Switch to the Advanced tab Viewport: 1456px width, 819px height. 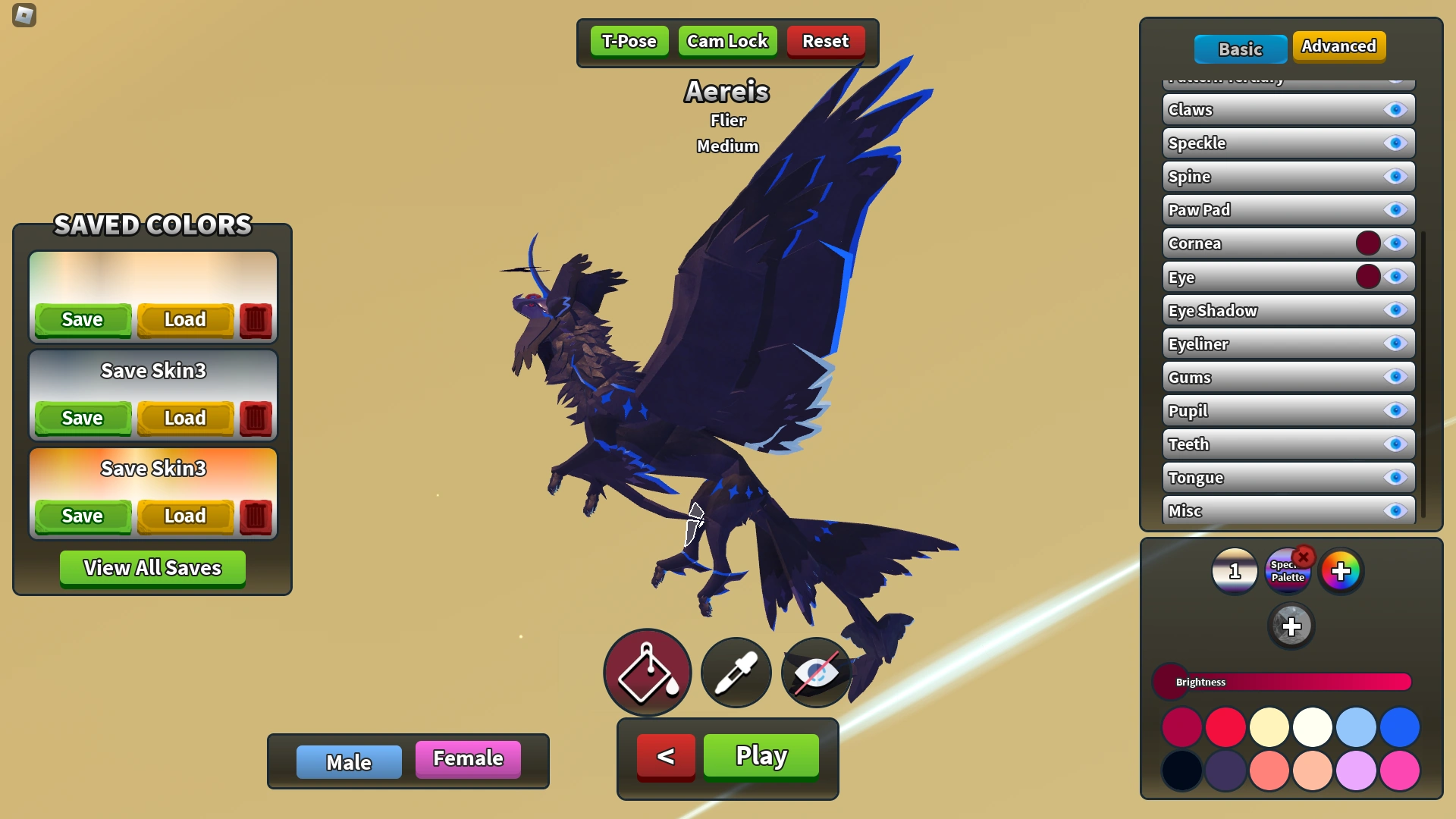pyautogui.click(x=1339, y=46)
